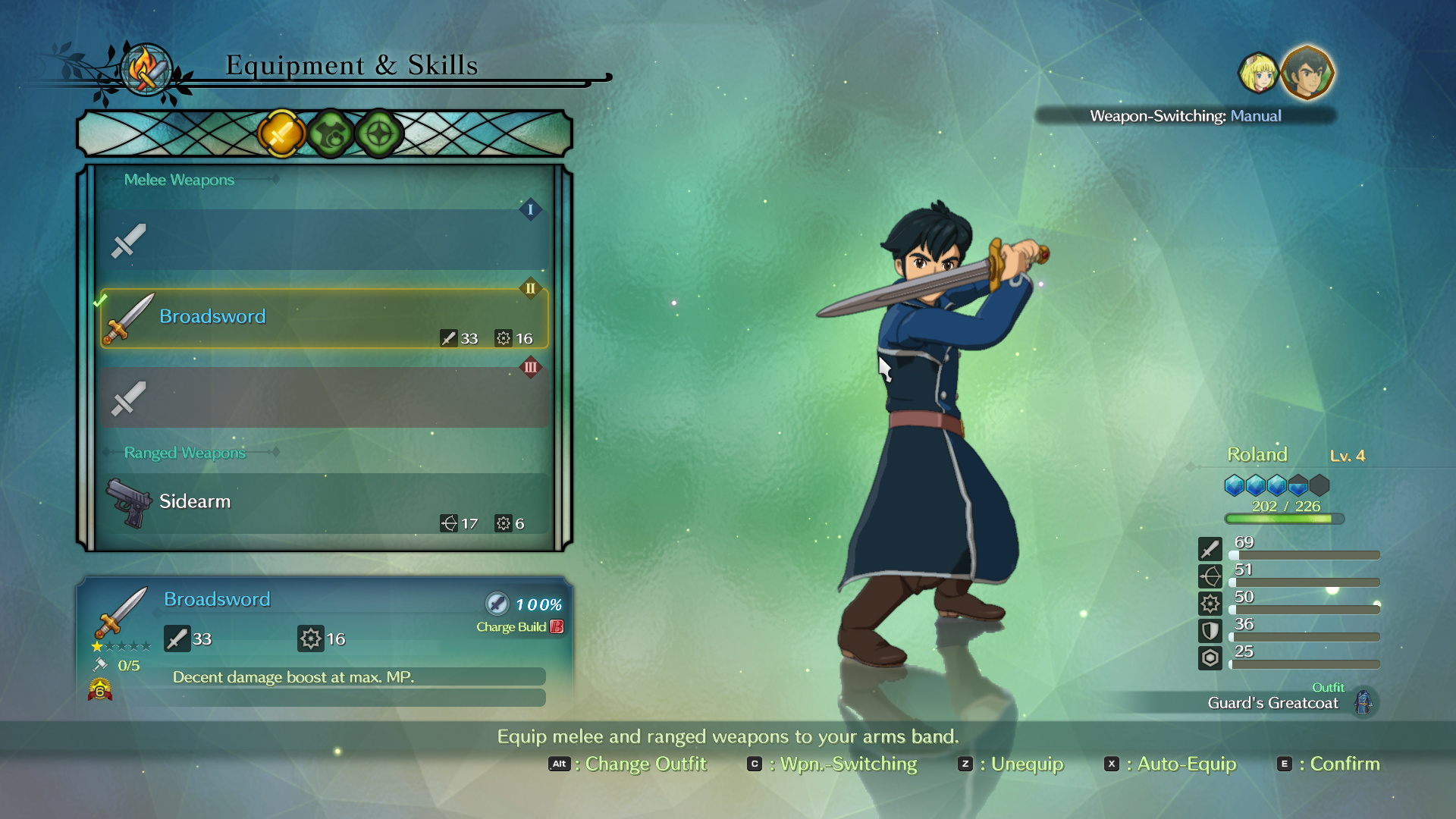Open the green crosshair skills tab

pos(379,134)
